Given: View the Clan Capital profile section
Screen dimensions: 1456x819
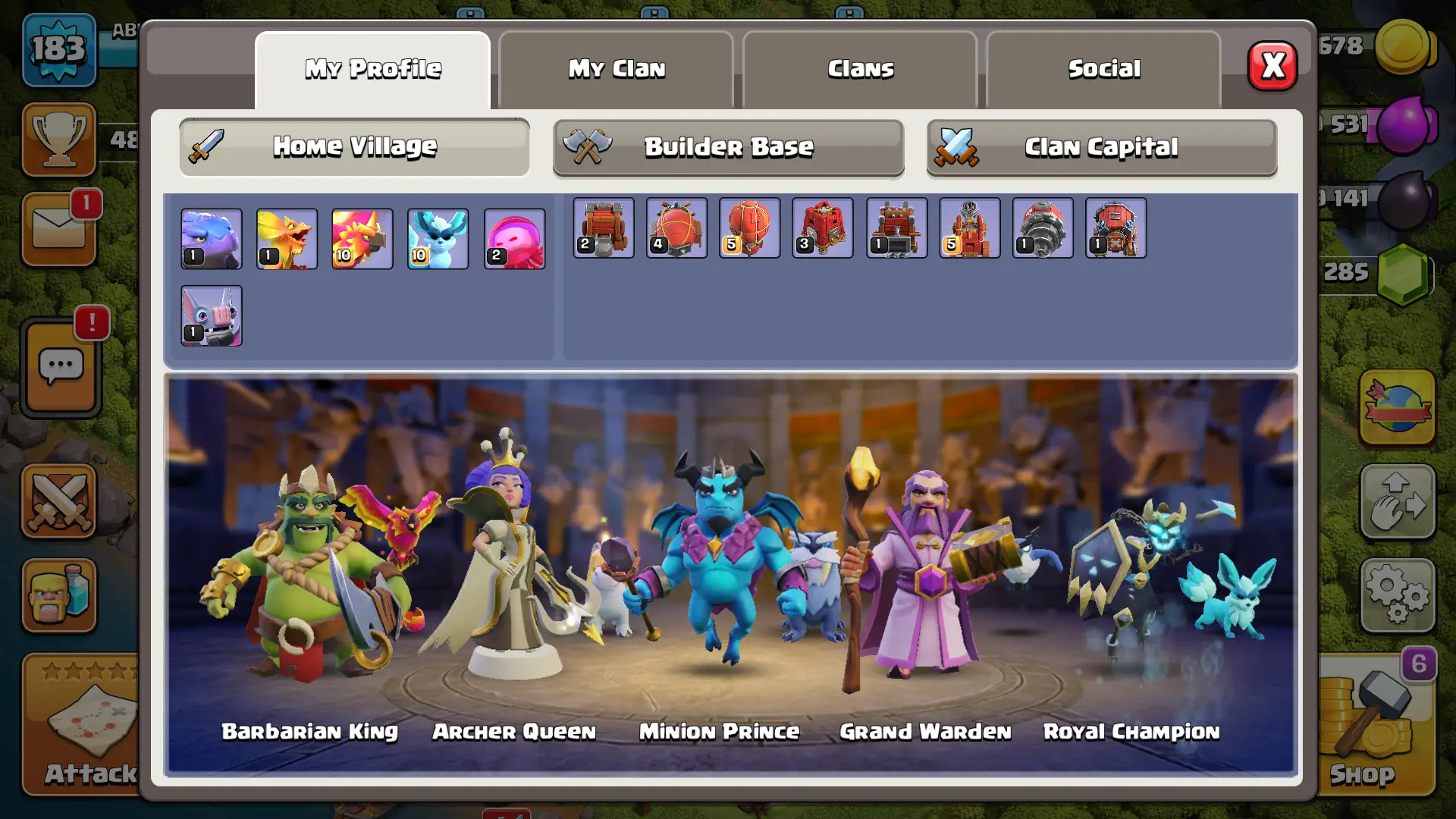Looking at the screenshot, I should coord(1101,147).
